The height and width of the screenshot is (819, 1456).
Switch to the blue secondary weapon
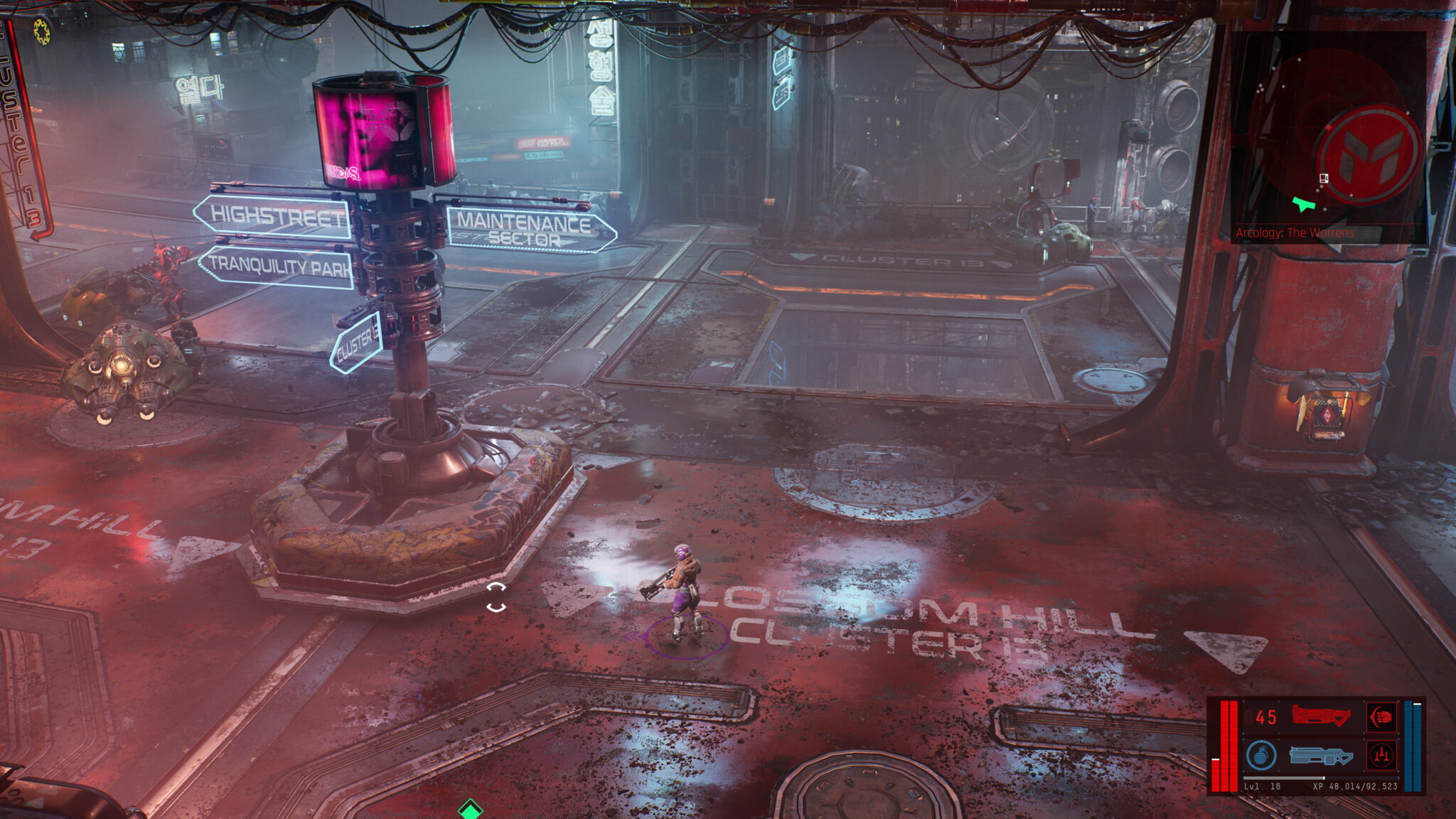[1320, 755]
